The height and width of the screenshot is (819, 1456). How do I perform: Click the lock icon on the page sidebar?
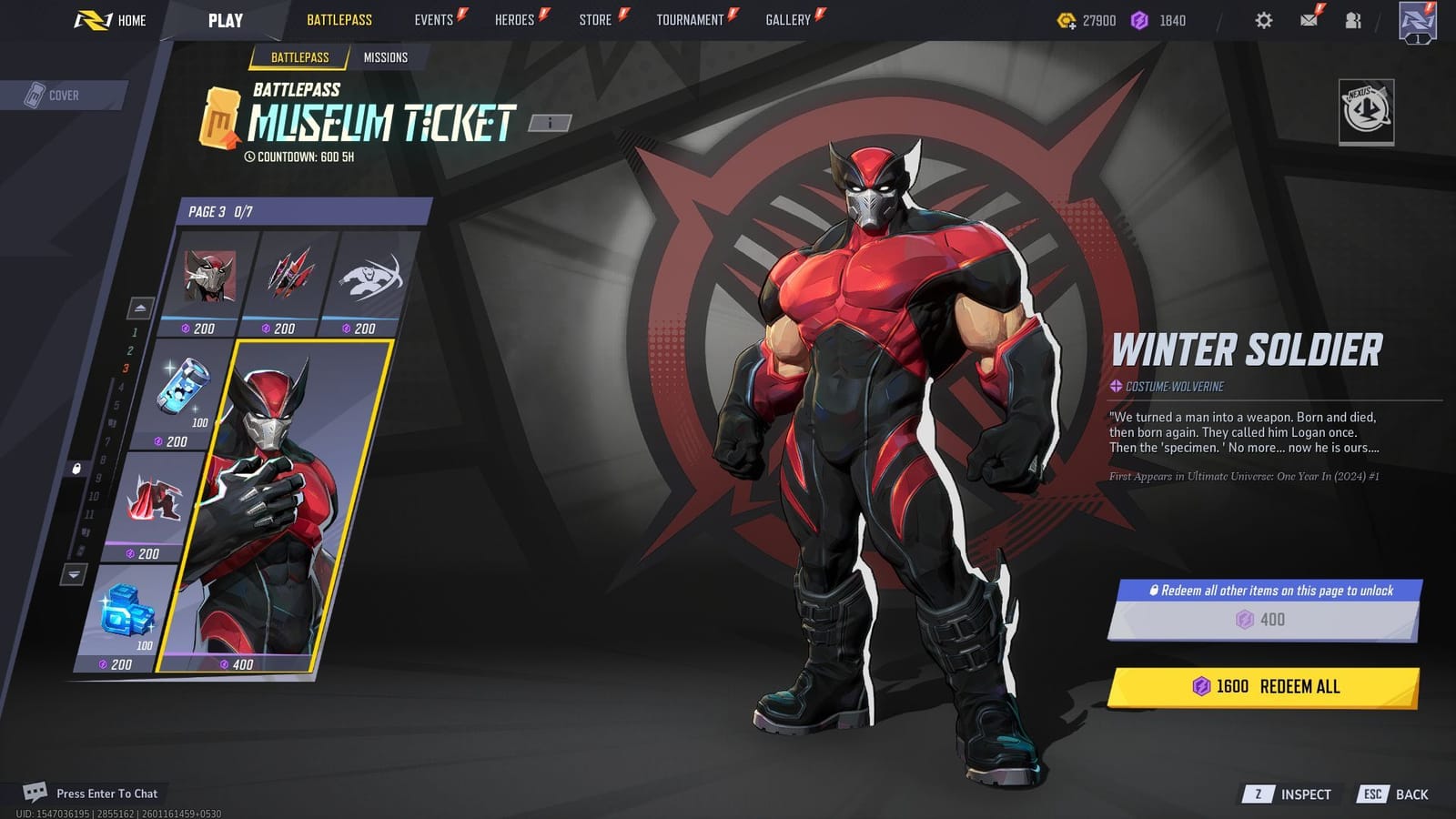[76, 470]
